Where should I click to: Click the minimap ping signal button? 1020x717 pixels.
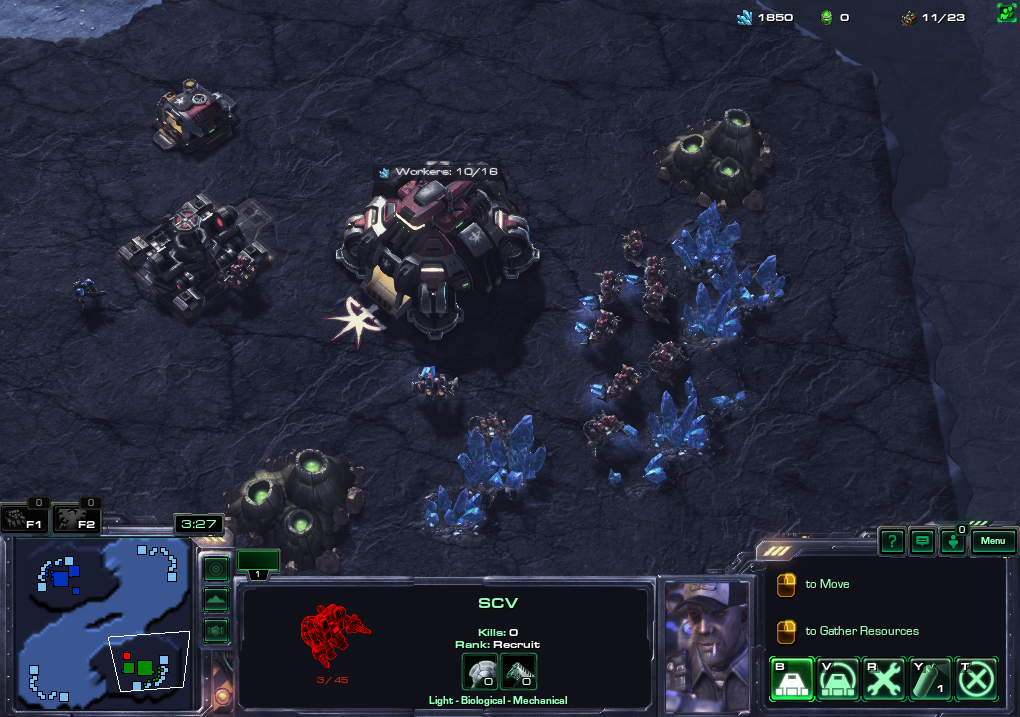pos(216,569)
